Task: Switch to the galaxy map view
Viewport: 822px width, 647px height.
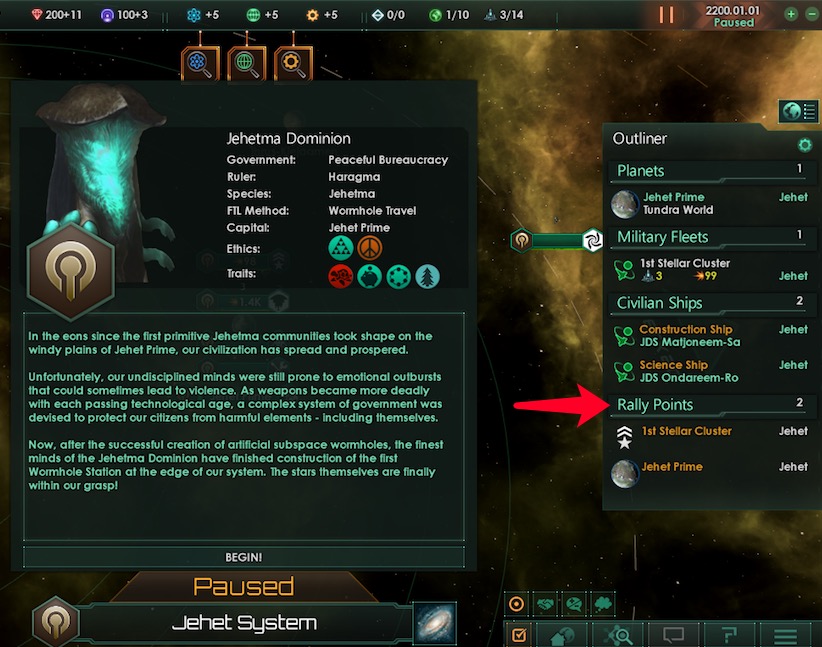Action: [x=435, y=622]
